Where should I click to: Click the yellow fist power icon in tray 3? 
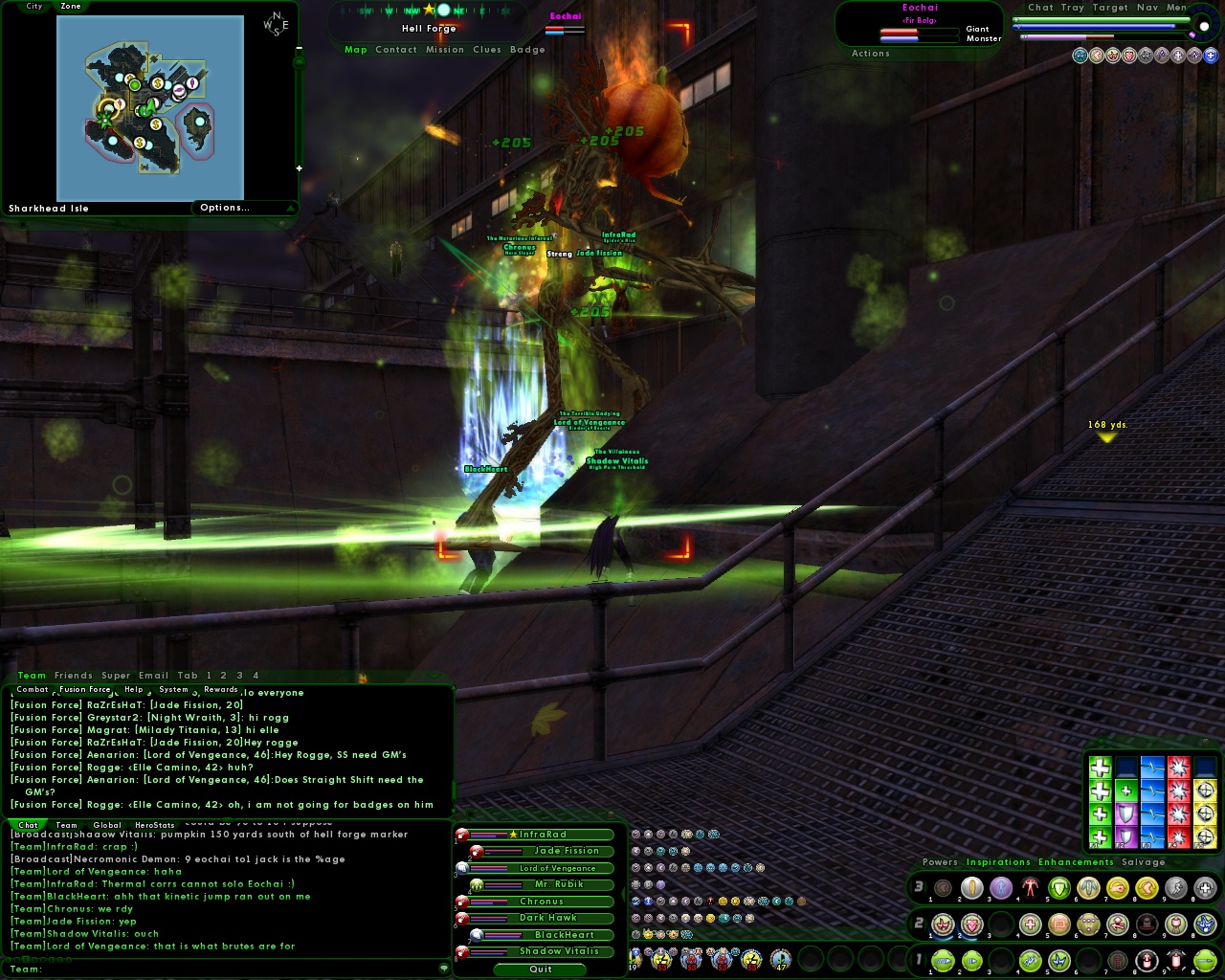[x=1117, y=888]
